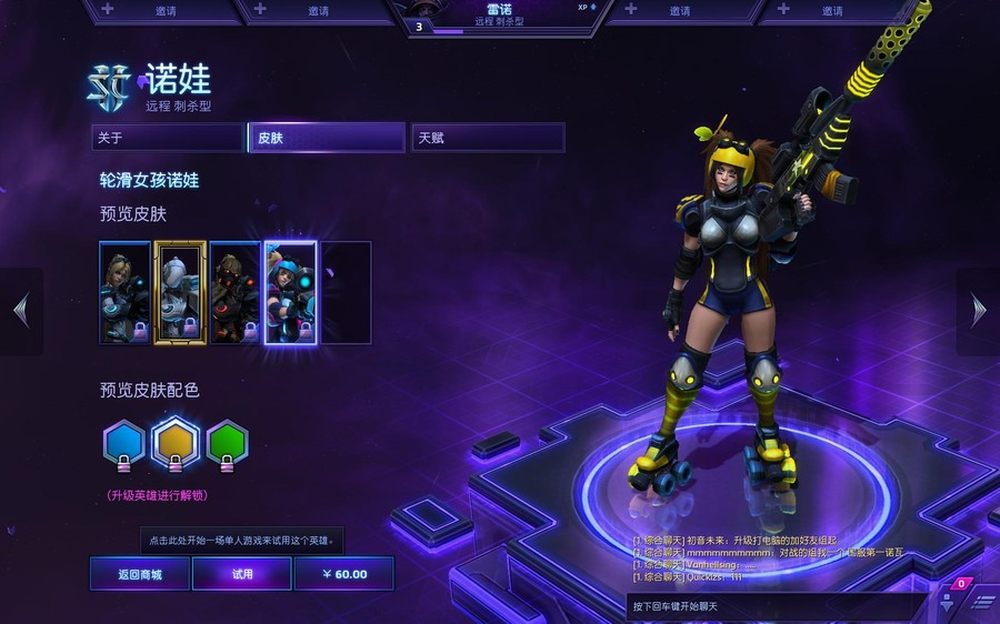
Task: Buy the skin for ¥60.00
Action: pos(344,574)
